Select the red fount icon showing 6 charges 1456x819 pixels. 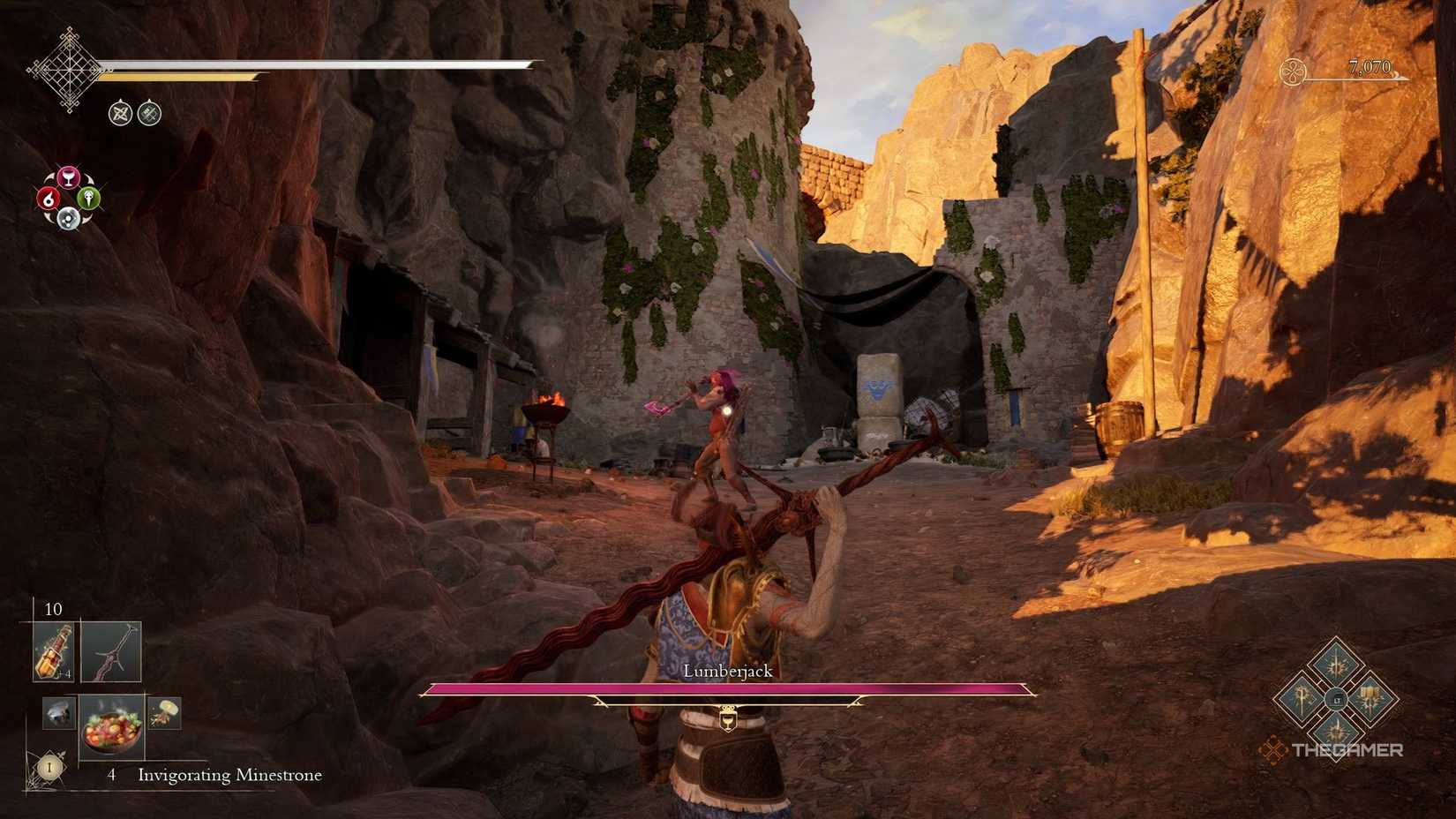49,199
